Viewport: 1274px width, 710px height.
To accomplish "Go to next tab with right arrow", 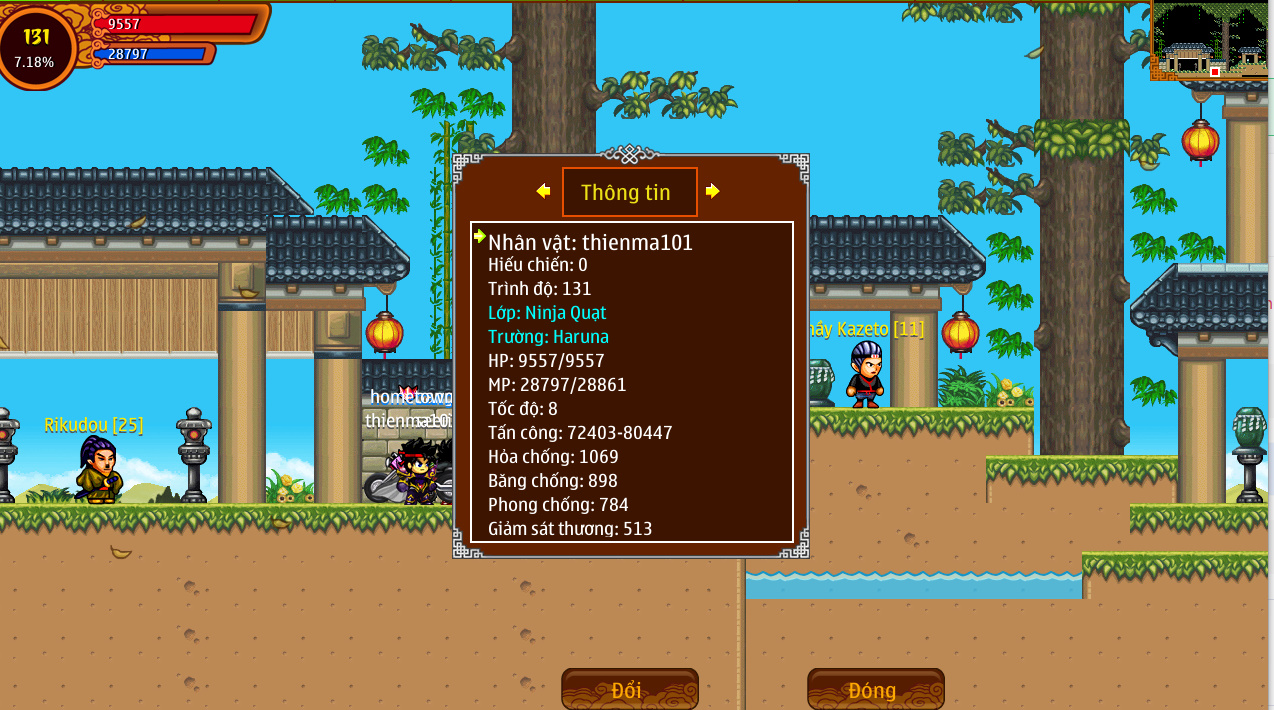I will pos(712,191).
